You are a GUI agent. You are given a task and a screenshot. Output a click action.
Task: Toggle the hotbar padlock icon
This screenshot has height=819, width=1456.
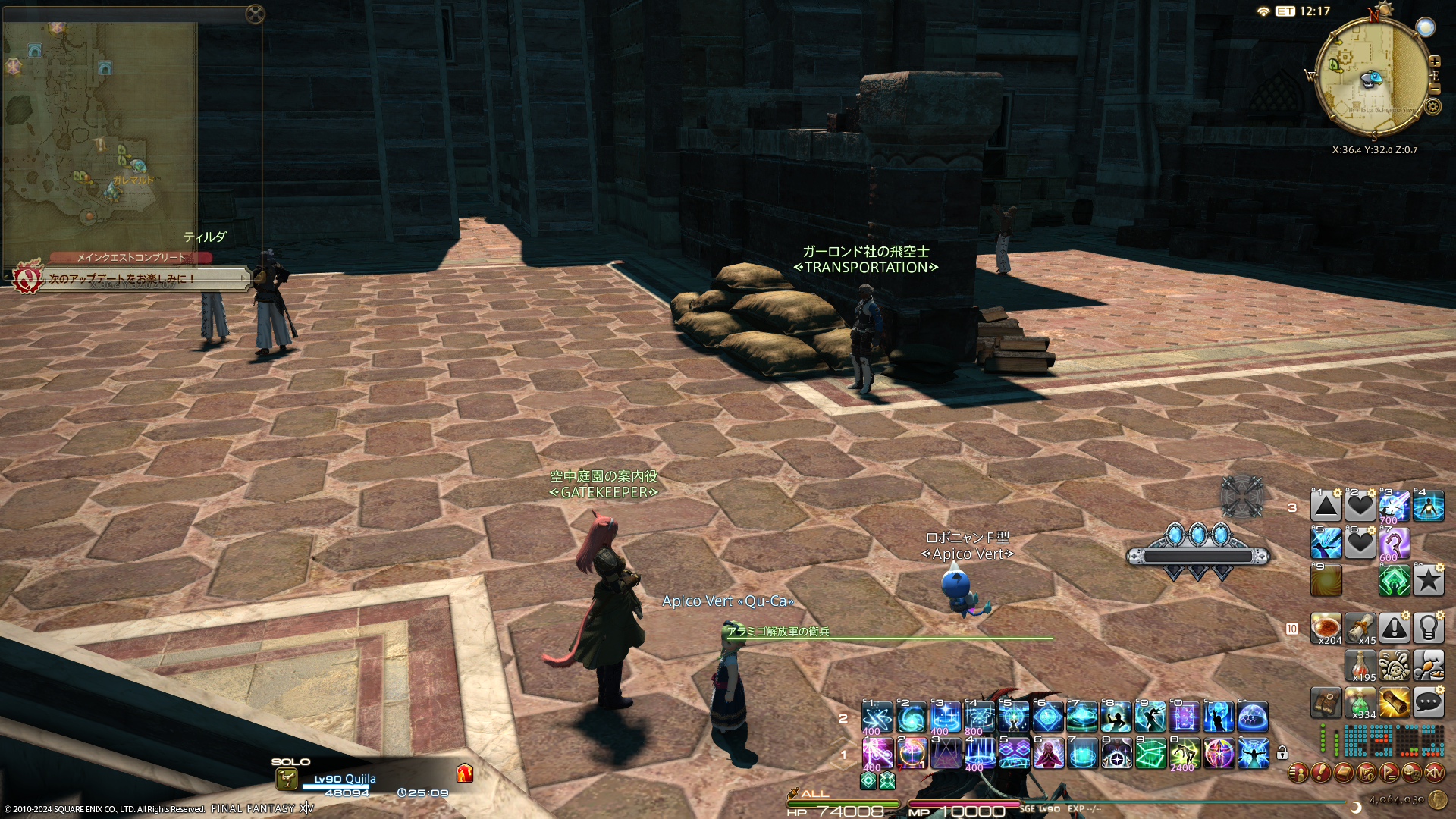tap(1282, 752)
